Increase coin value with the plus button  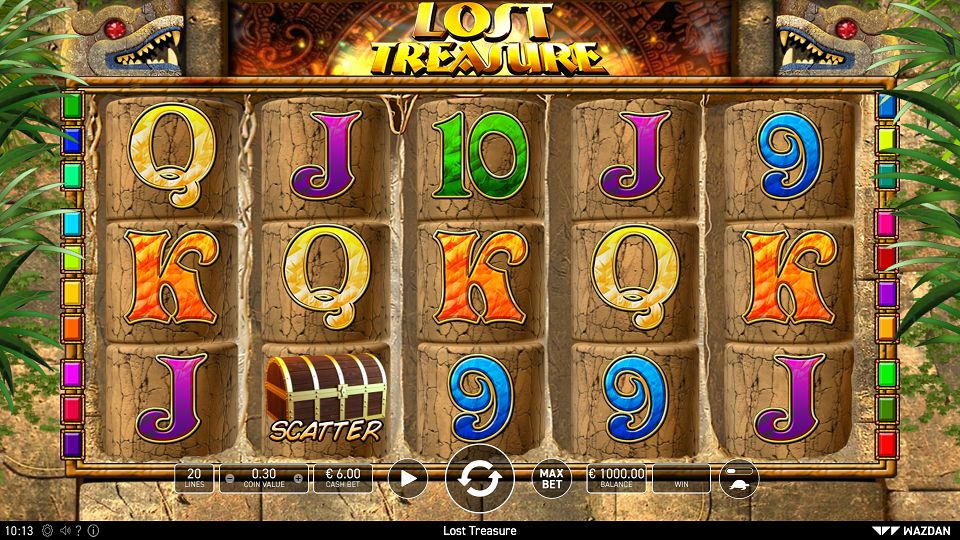click(x=298, y=479)
